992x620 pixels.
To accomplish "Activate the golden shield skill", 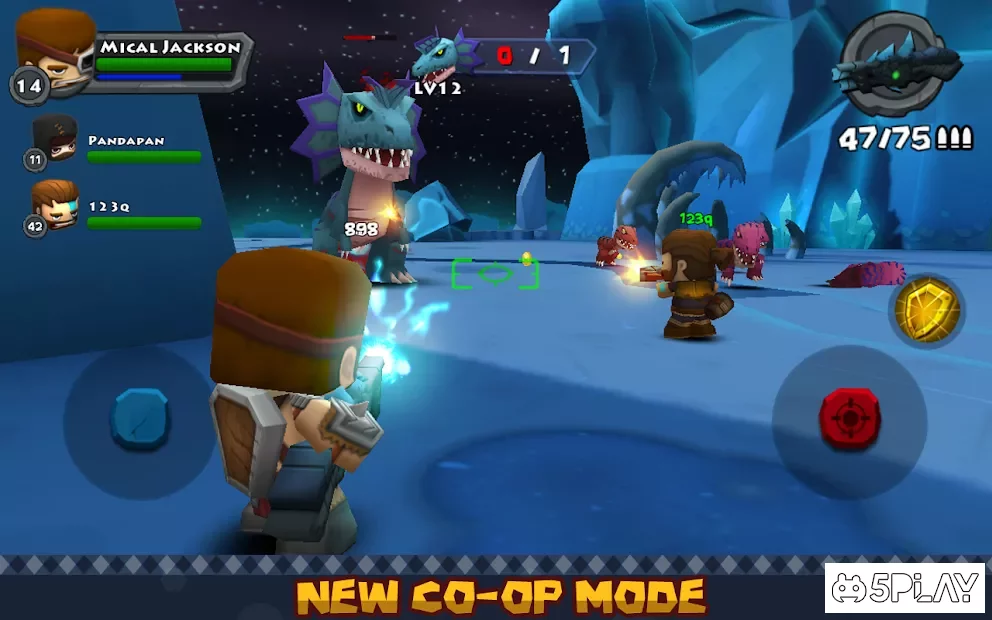I will pos(926,311).
